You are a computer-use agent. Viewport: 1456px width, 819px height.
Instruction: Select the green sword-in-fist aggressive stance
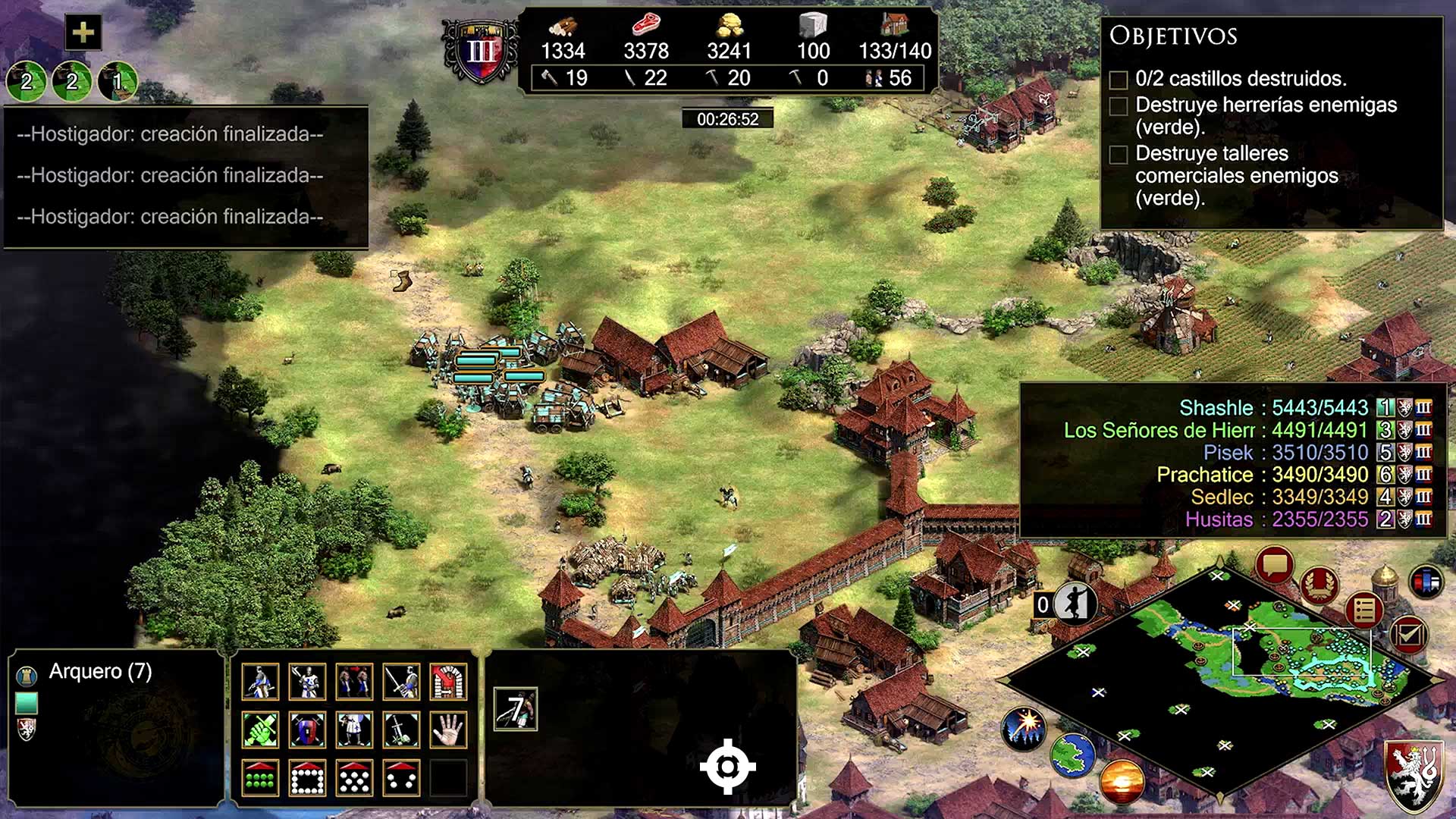click(260, 730)
